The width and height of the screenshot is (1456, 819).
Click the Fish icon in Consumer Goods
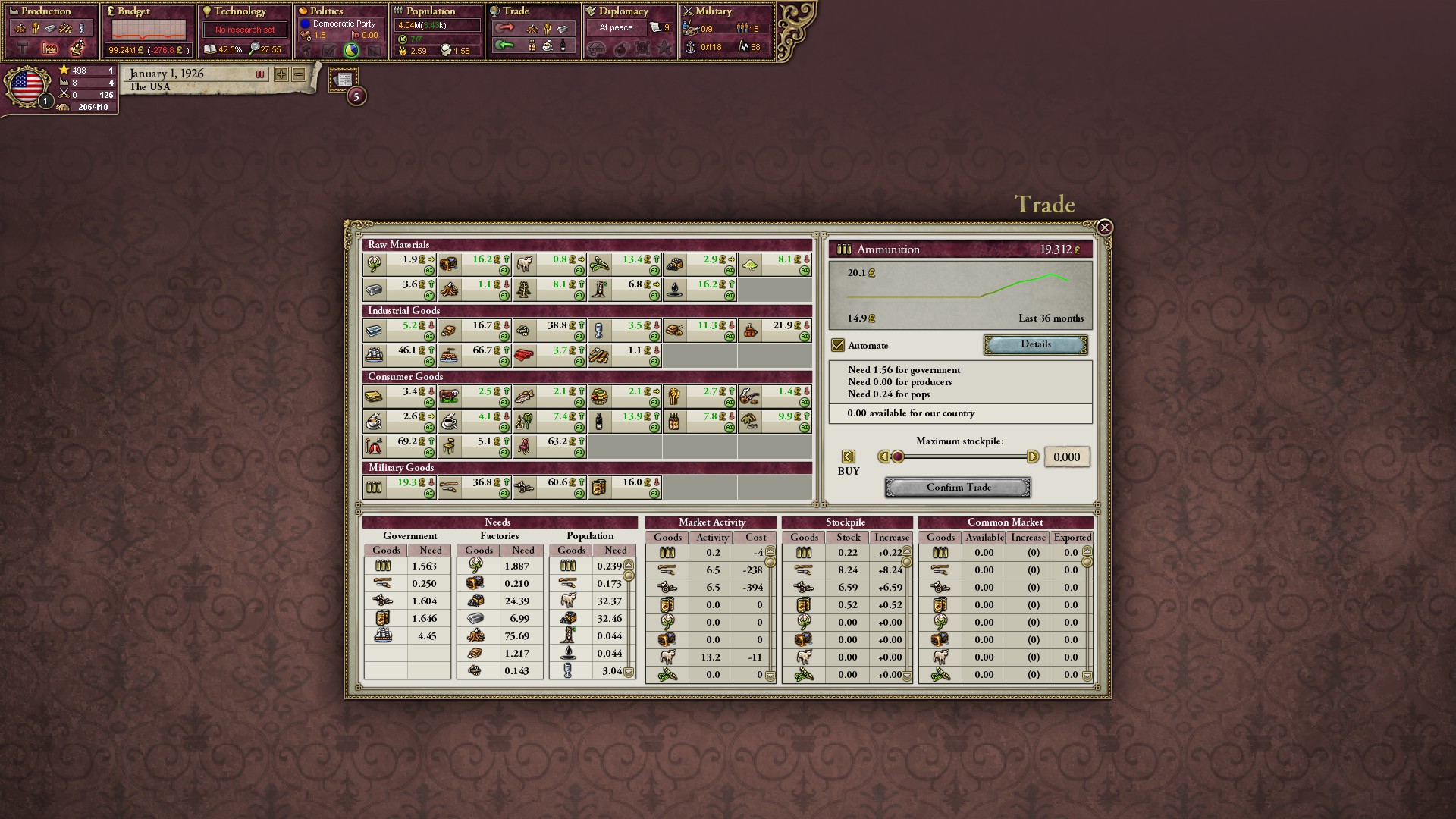(x=523, y=397)
